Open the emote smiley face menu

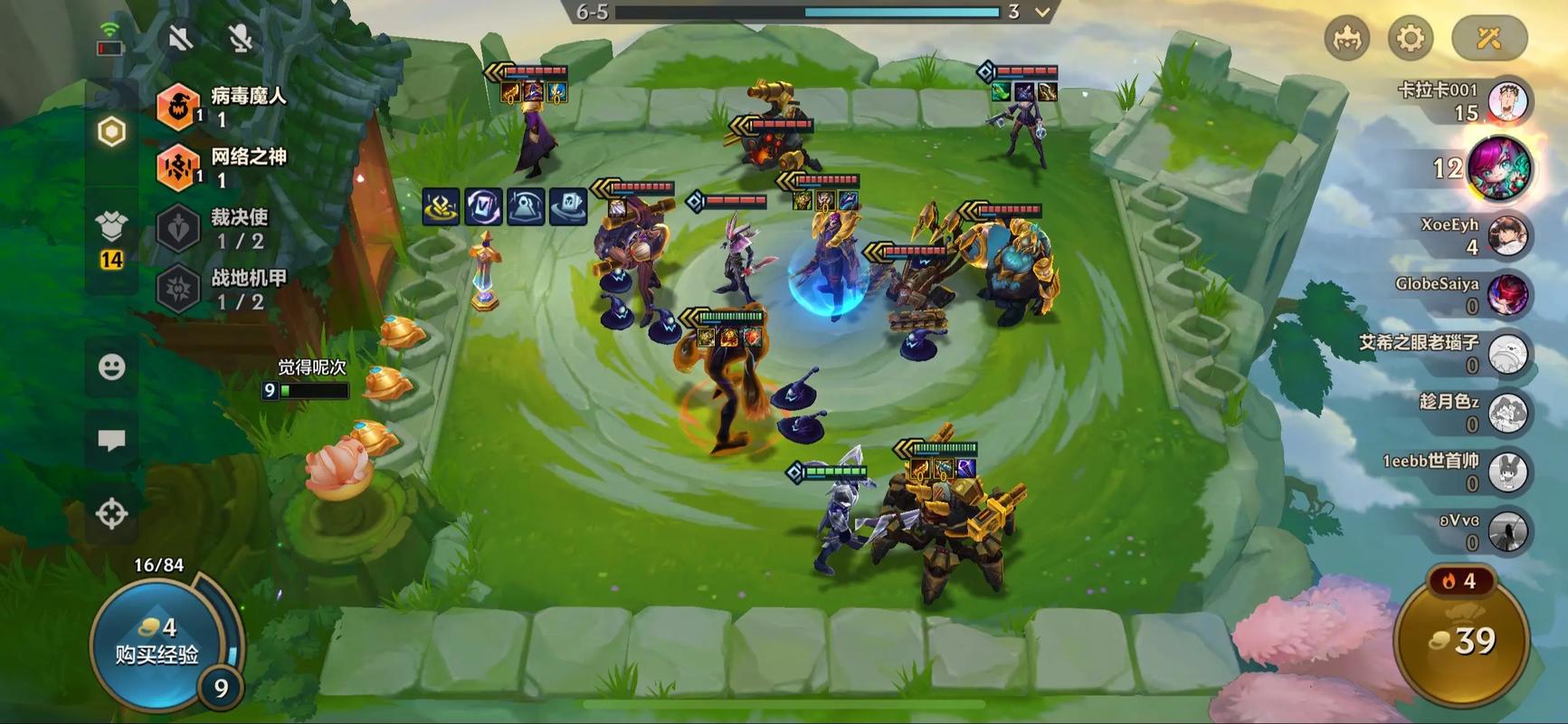111,367
